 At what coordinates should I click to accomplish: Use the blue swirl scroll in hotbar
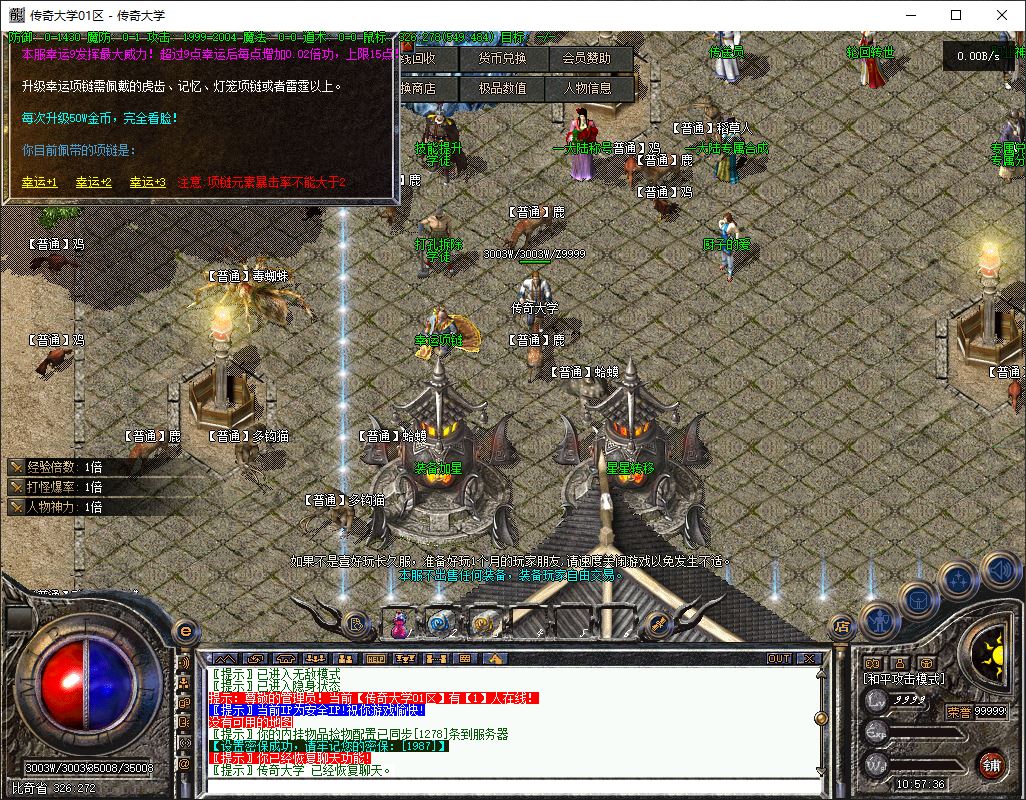click(x=439, y=624)
